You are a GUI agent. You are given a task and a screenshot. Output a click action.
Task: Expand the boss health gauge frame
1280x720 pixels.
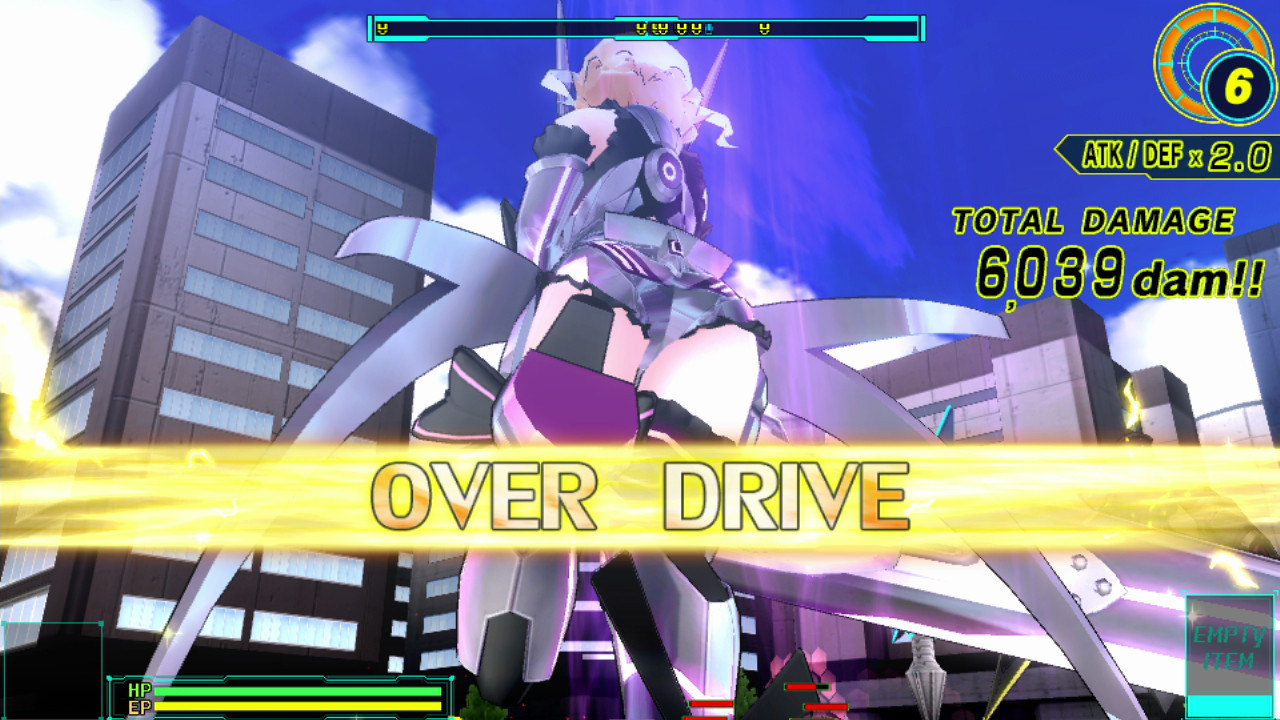[640, 28]
